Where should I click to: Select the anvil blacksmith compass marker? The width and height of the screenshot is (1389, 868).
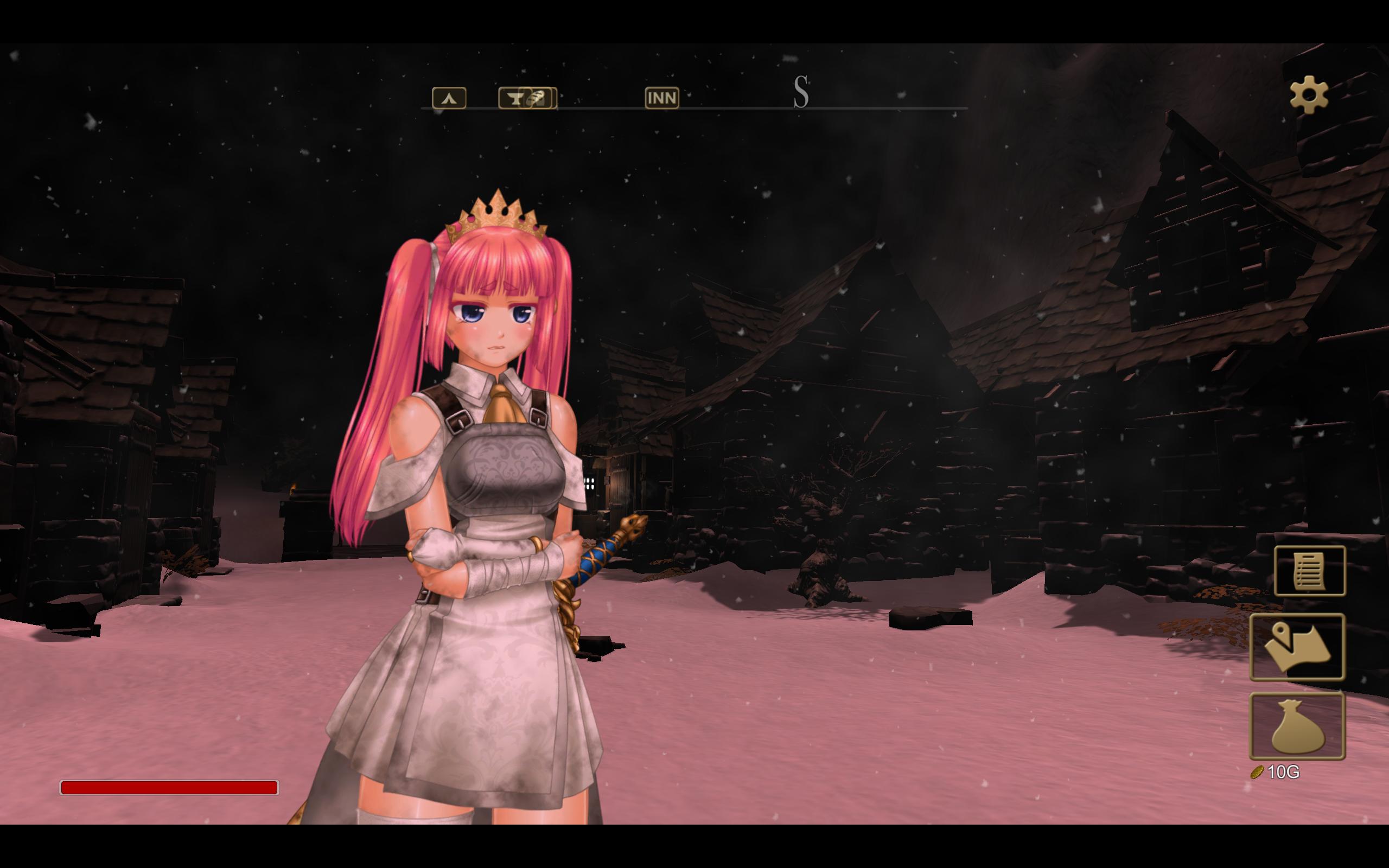(x=514, y=98)
